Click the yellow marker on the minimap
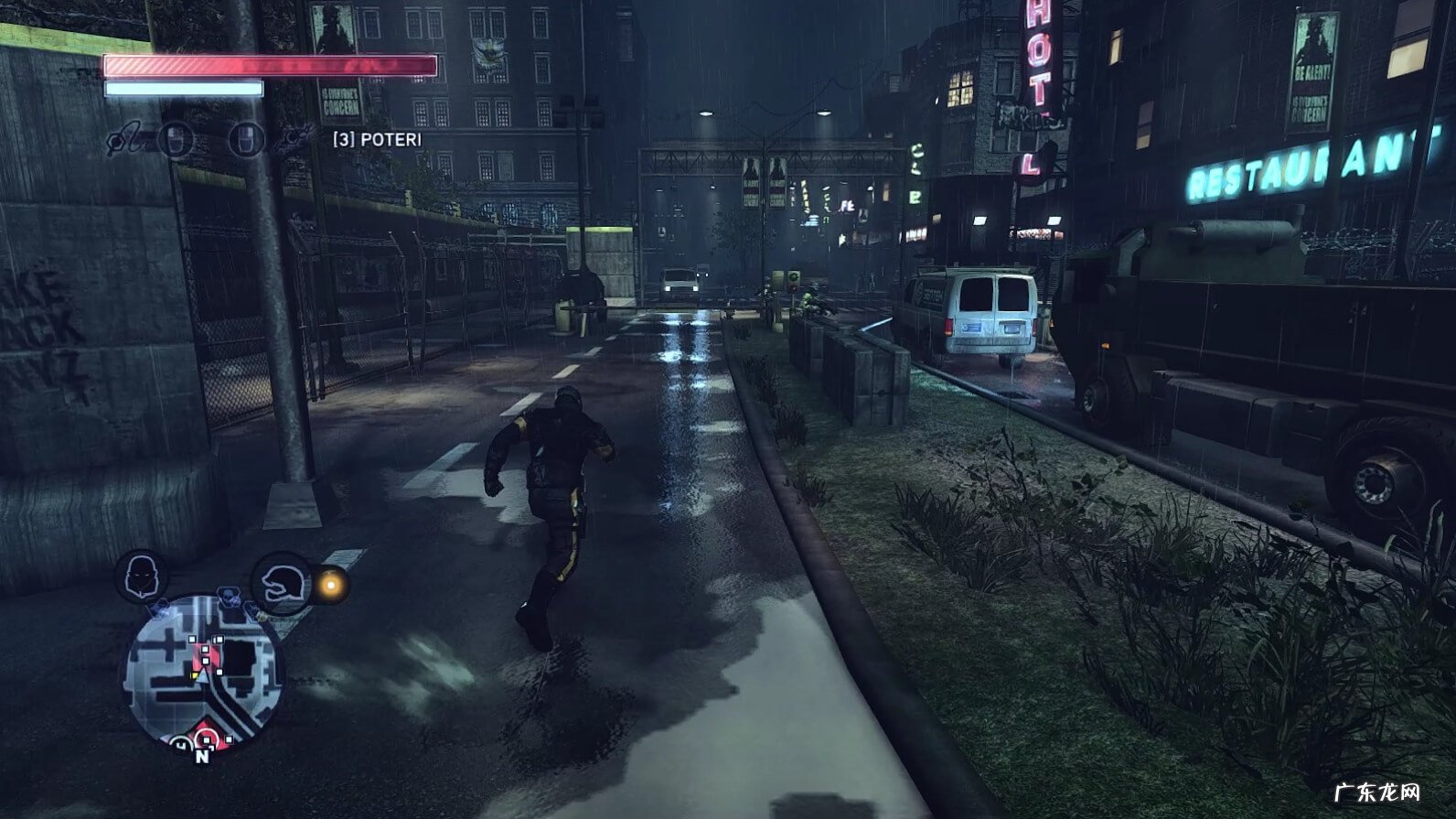 pyautogui.click(x=195, y=675)
